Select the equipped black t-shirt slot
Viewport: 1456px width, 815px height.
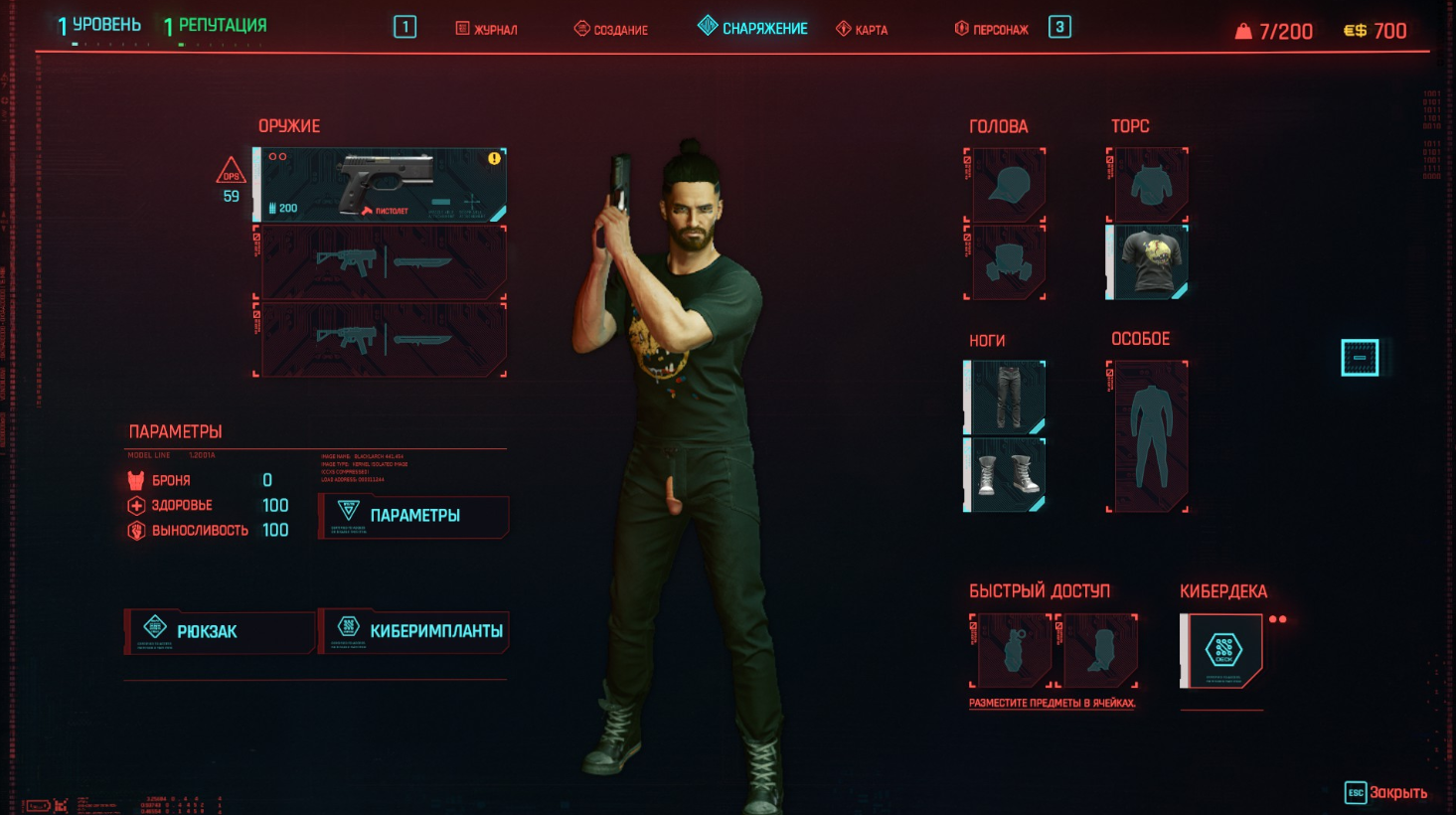coord(1148,261)
